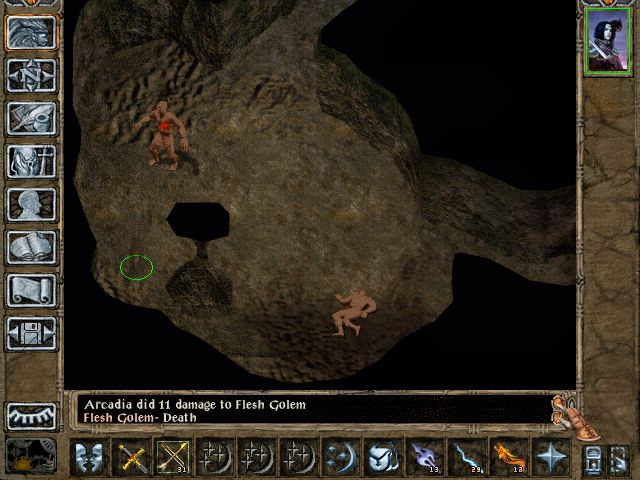The height and width of the screenshot is (480, 640).
Task: Return to game with the dragon head button
Action: click(x=31, y=31)
